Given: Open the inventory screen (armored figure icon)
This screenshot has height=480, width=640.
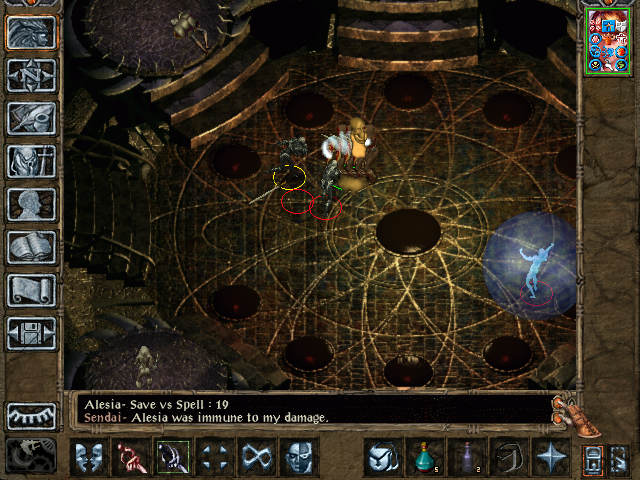Looking at the screenshot, I should (31, 161).
